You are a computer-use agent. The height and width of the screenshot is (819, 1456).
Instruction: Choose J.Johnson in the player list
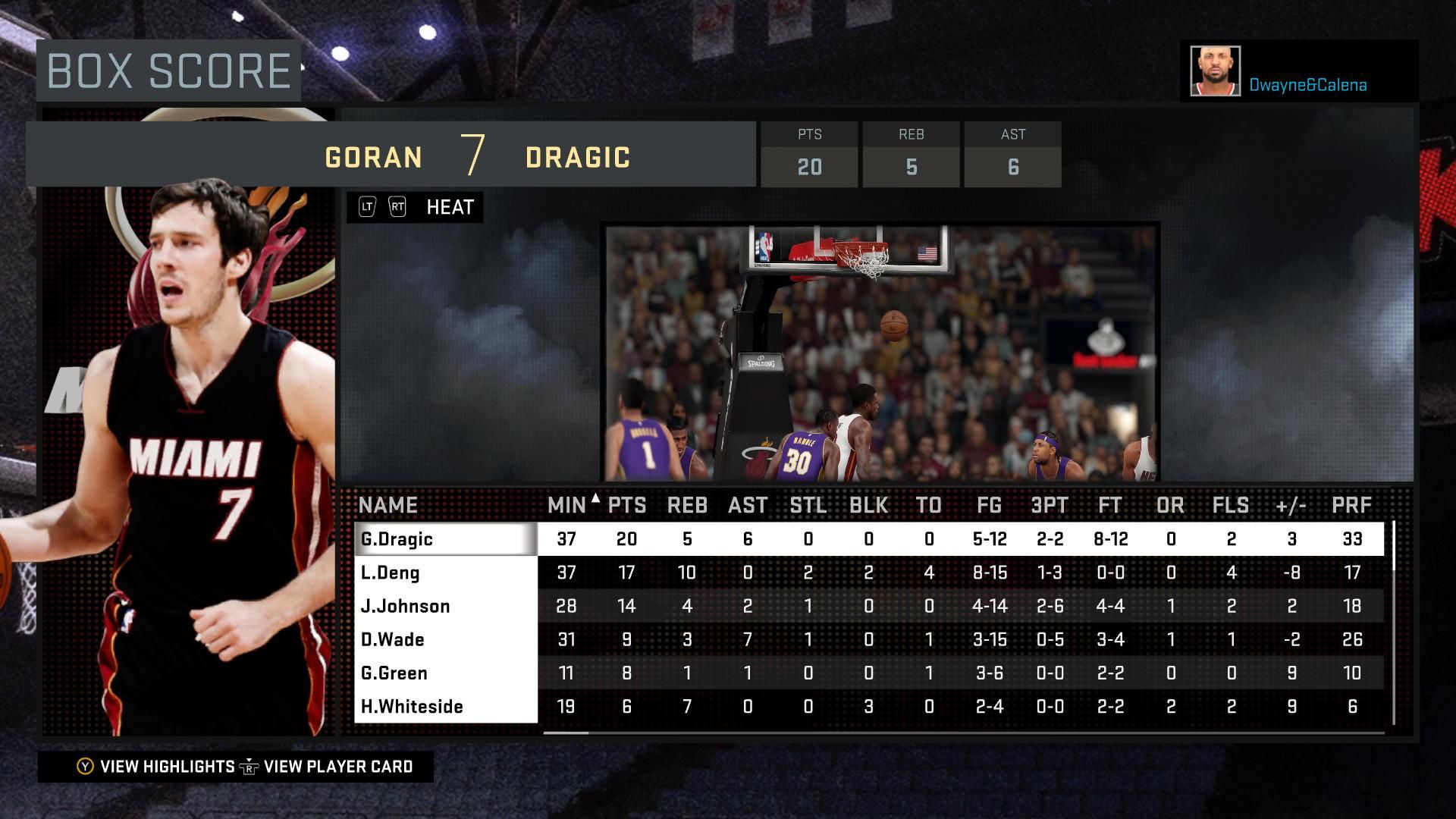click(x=445, y=606)
